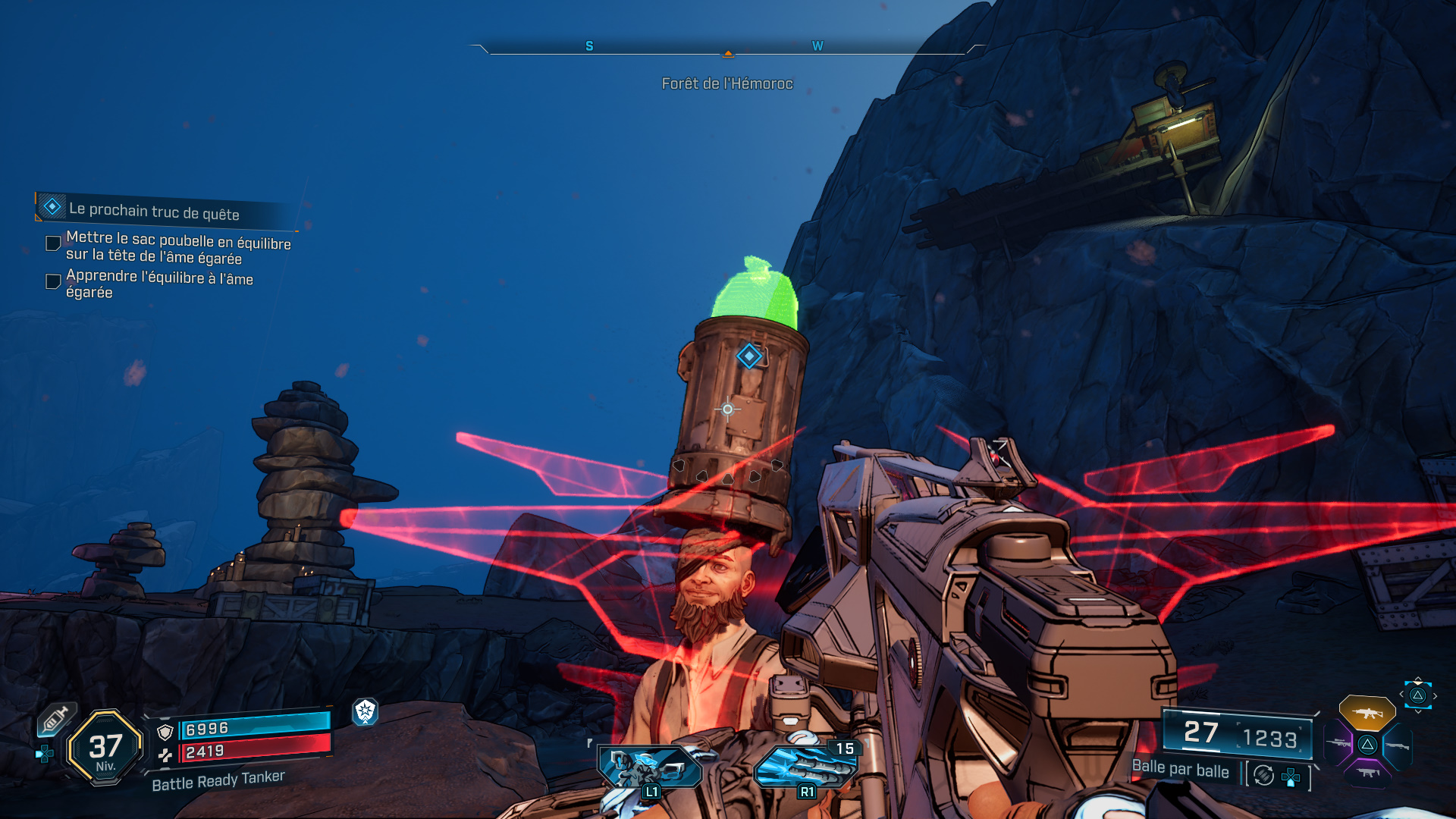Image resolution: width=1456 pixels, height=819 pixels.
Task: Toggle the 'Balle par balle' fire mode icon
Action: (1263, 775)
